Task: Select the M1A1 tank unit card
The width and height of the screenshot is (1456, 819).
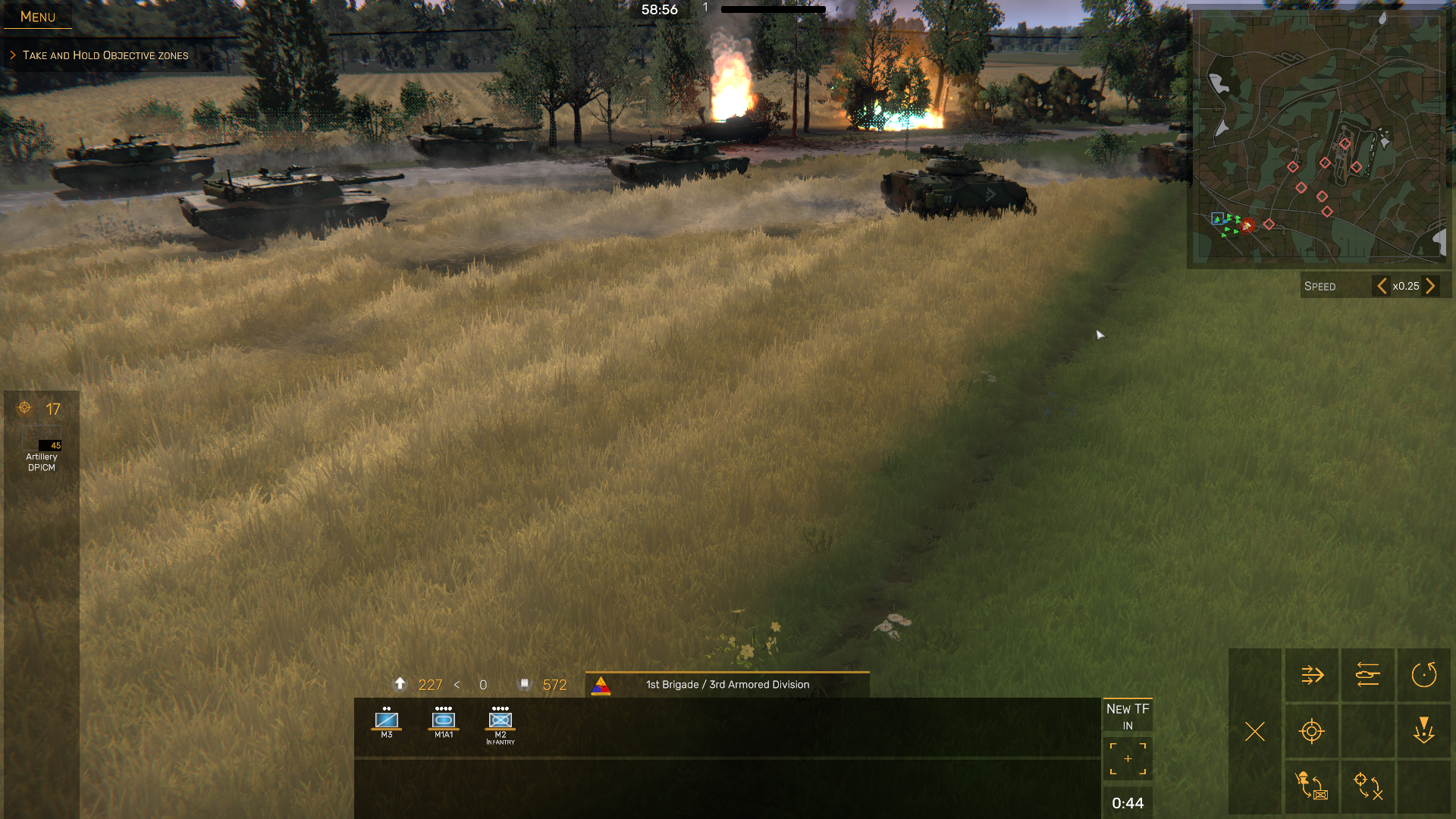Action: point(444,721)
